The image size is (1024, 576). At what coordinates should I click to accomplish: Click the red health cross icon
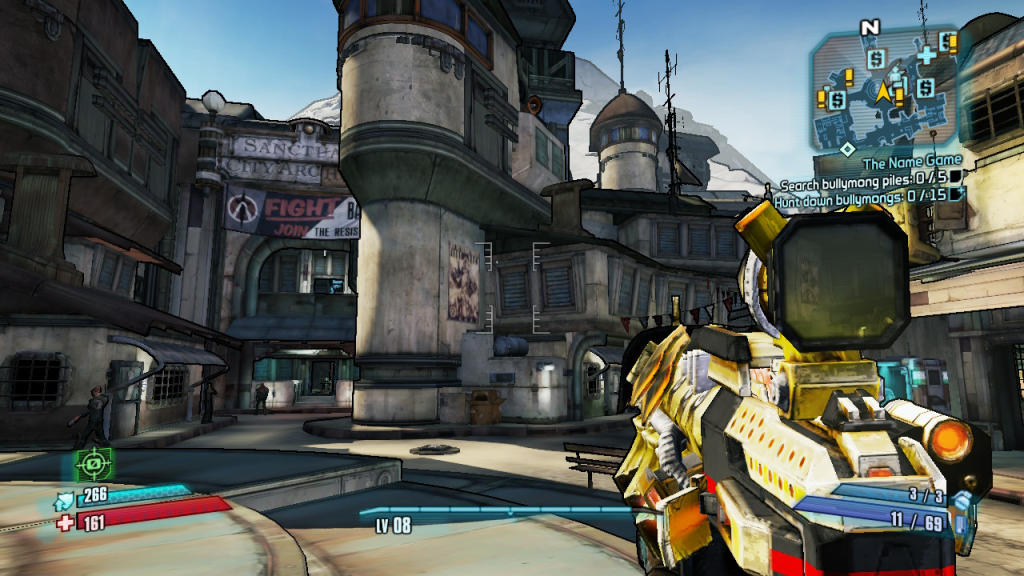(x=65, y=522)
